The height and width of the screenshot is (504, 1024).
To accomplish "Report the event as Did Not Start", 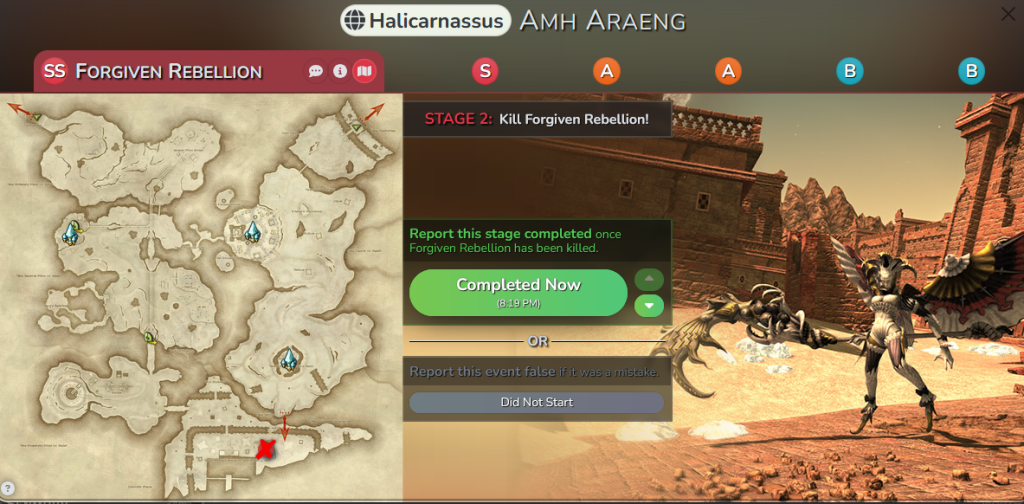I will point(536,402).
